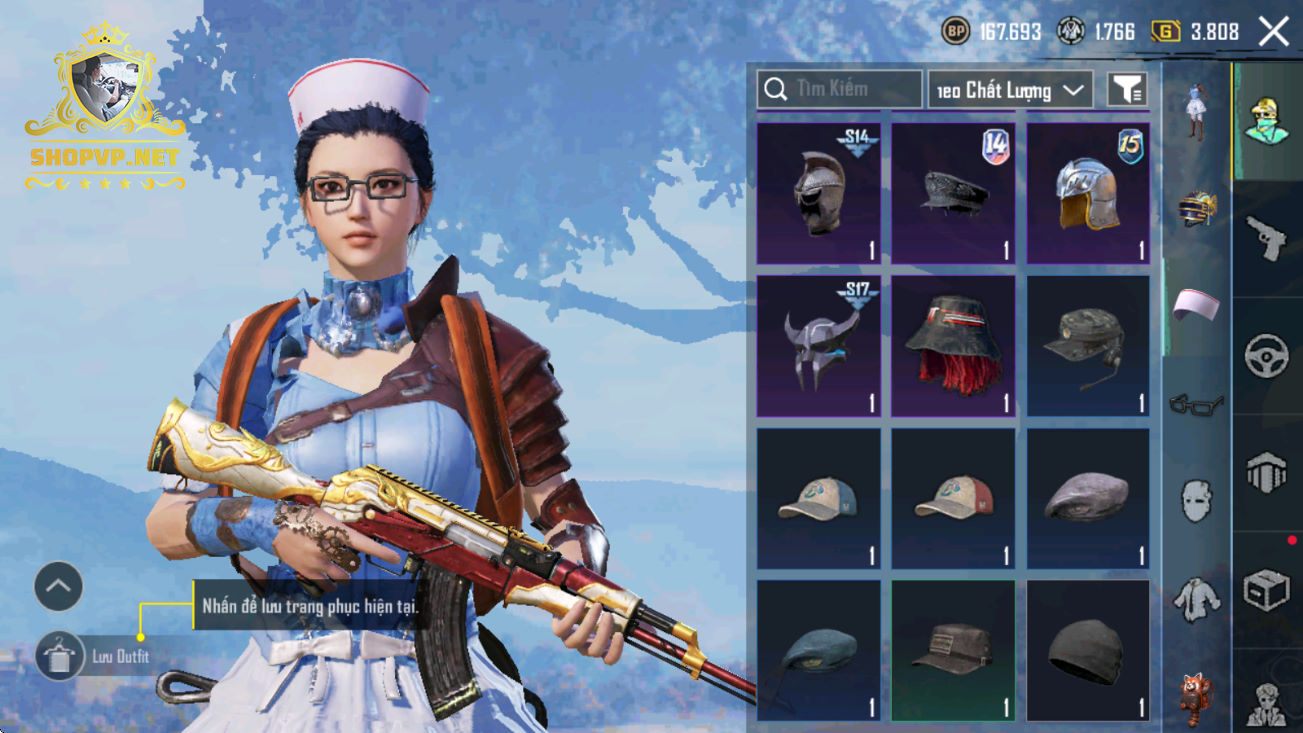Image resolution: width=1303 pixels, height=733 pixels.
Task: Select the S14 dark knight helmet
Action: 819,194
